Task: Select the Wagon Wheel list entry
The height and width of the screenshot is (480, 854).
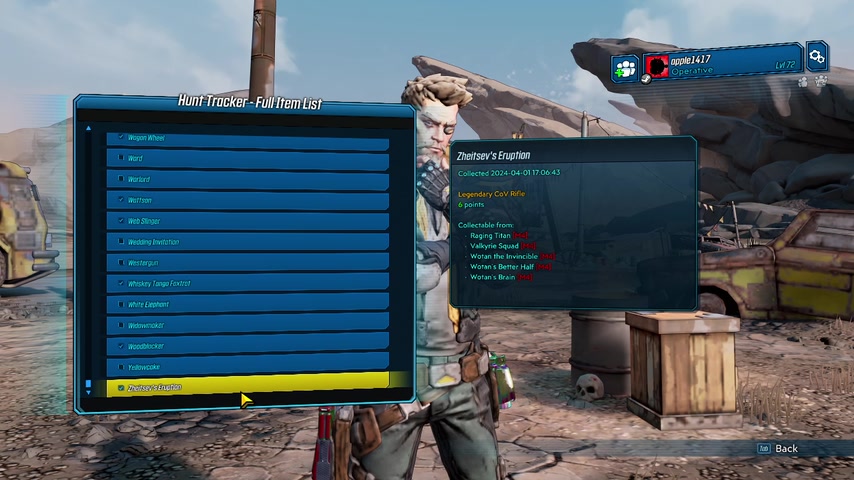Action: pyautogui.click(x=247, y=138)
